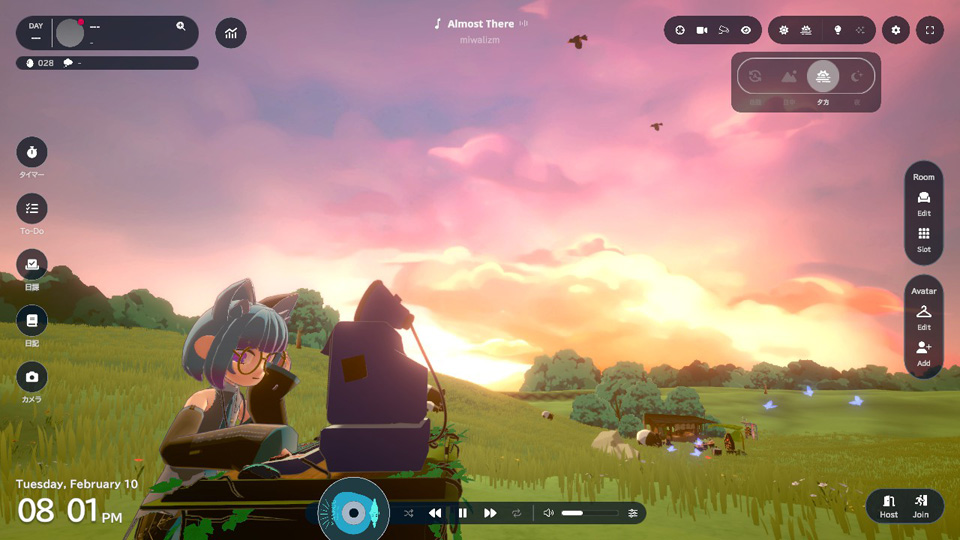Screen dimensions: 960x540
Task: Join another player's room
Action: tap(921, 504)
